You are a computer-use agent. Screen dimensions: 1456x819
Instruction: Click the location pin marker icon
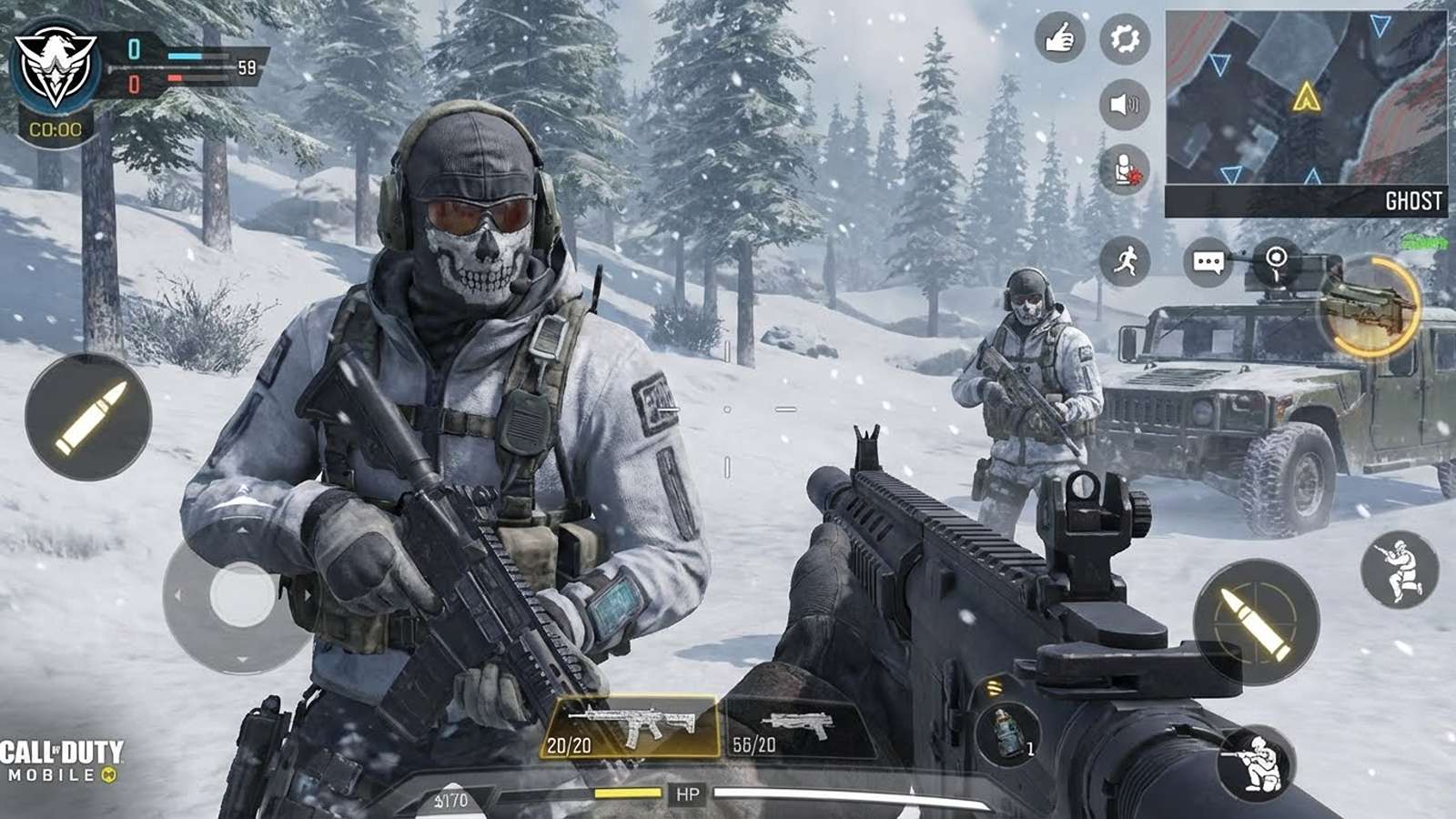tap(1276, 258)
